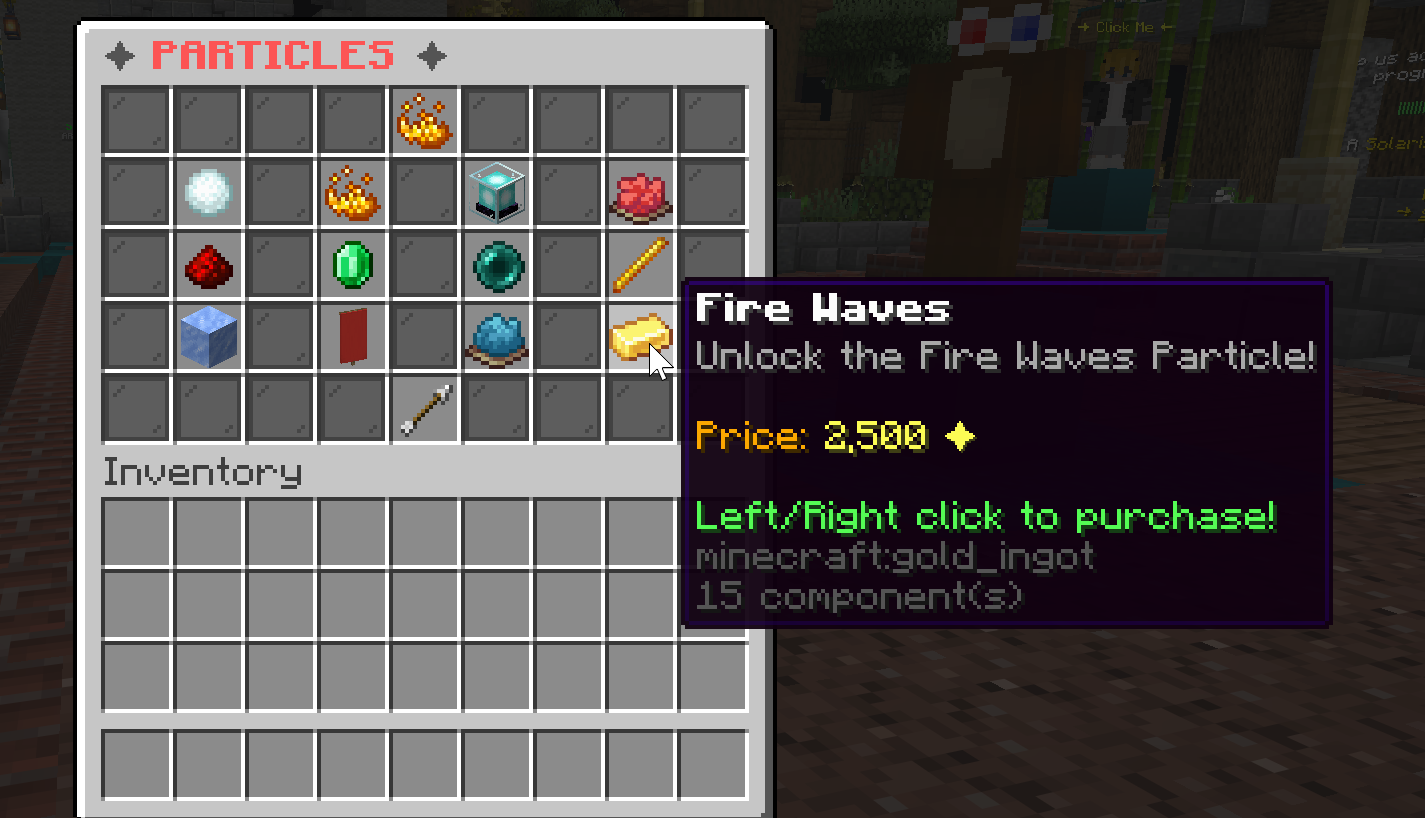The height and width of the screenshot is (818, 1425).
Task: Pick the blue ice block particle
Action: click(x=208, y=337)
